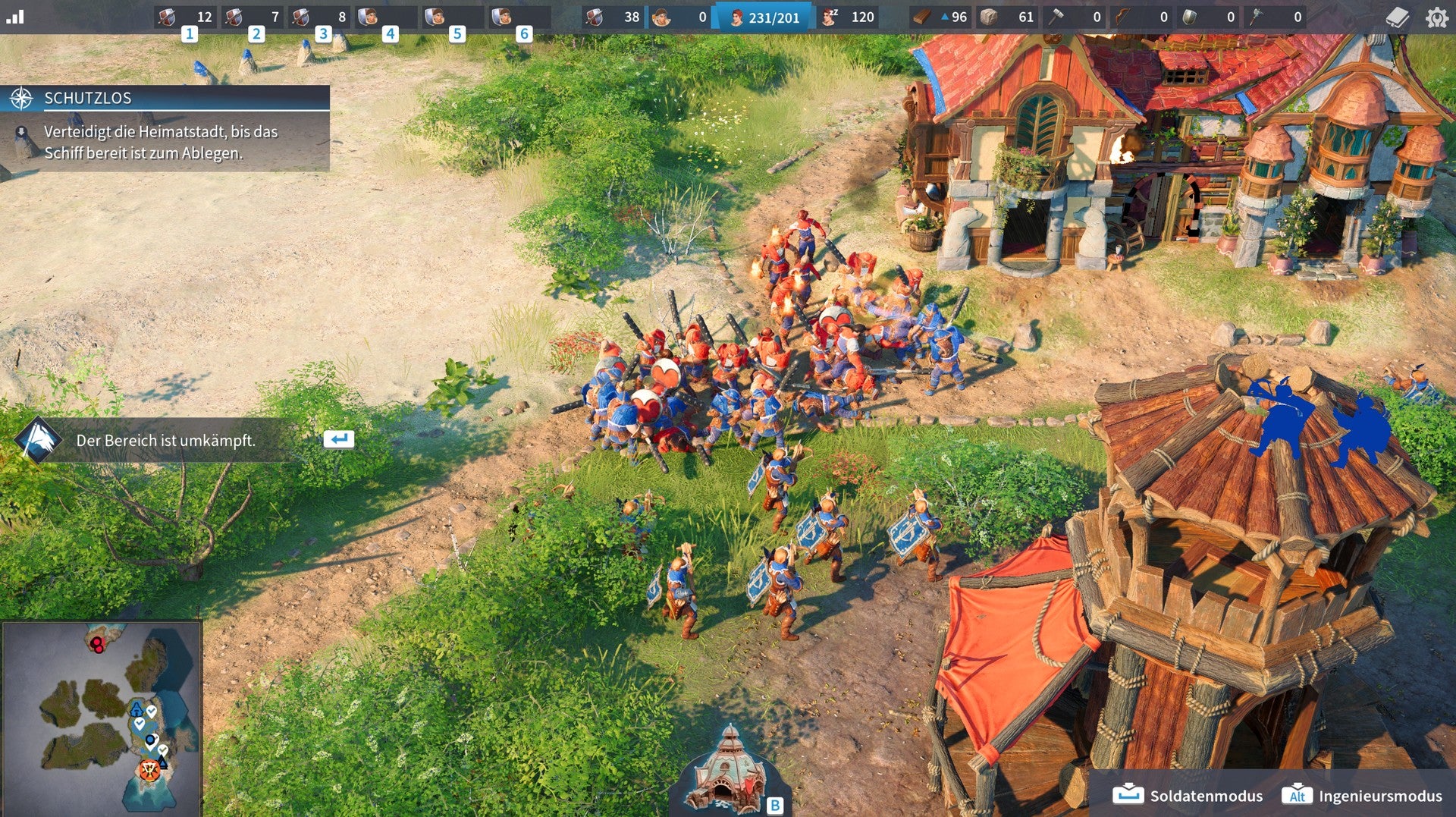Click the population counter showing 231/201
The height and width of the screenshot is (817, 1456).
pyautogui.click(x=764, y=17)
